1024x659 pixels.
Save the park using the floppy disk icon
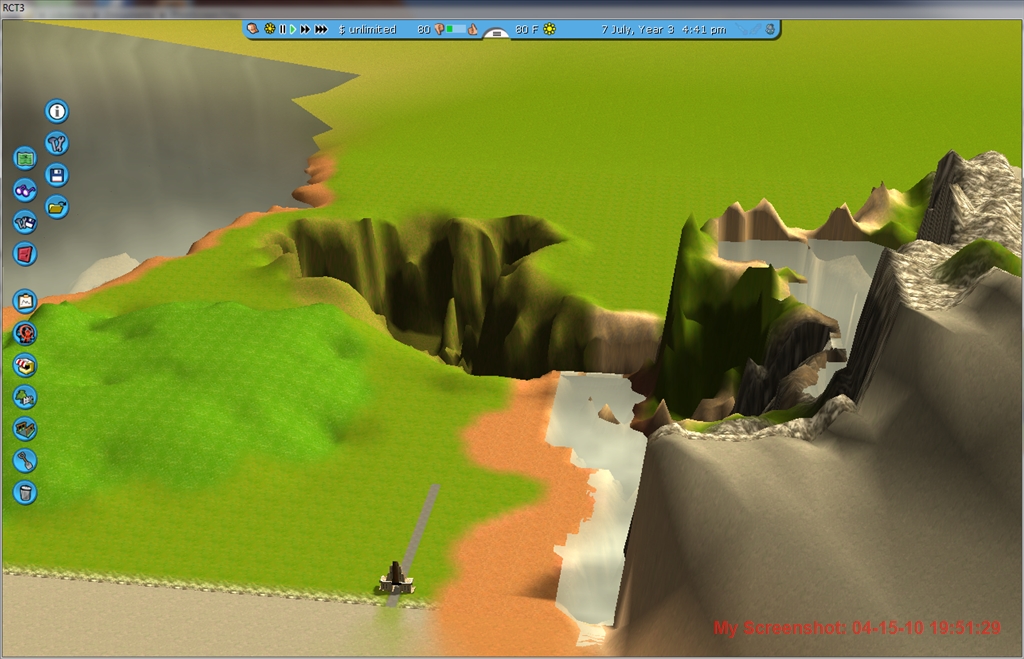click(x=57, y=175)
